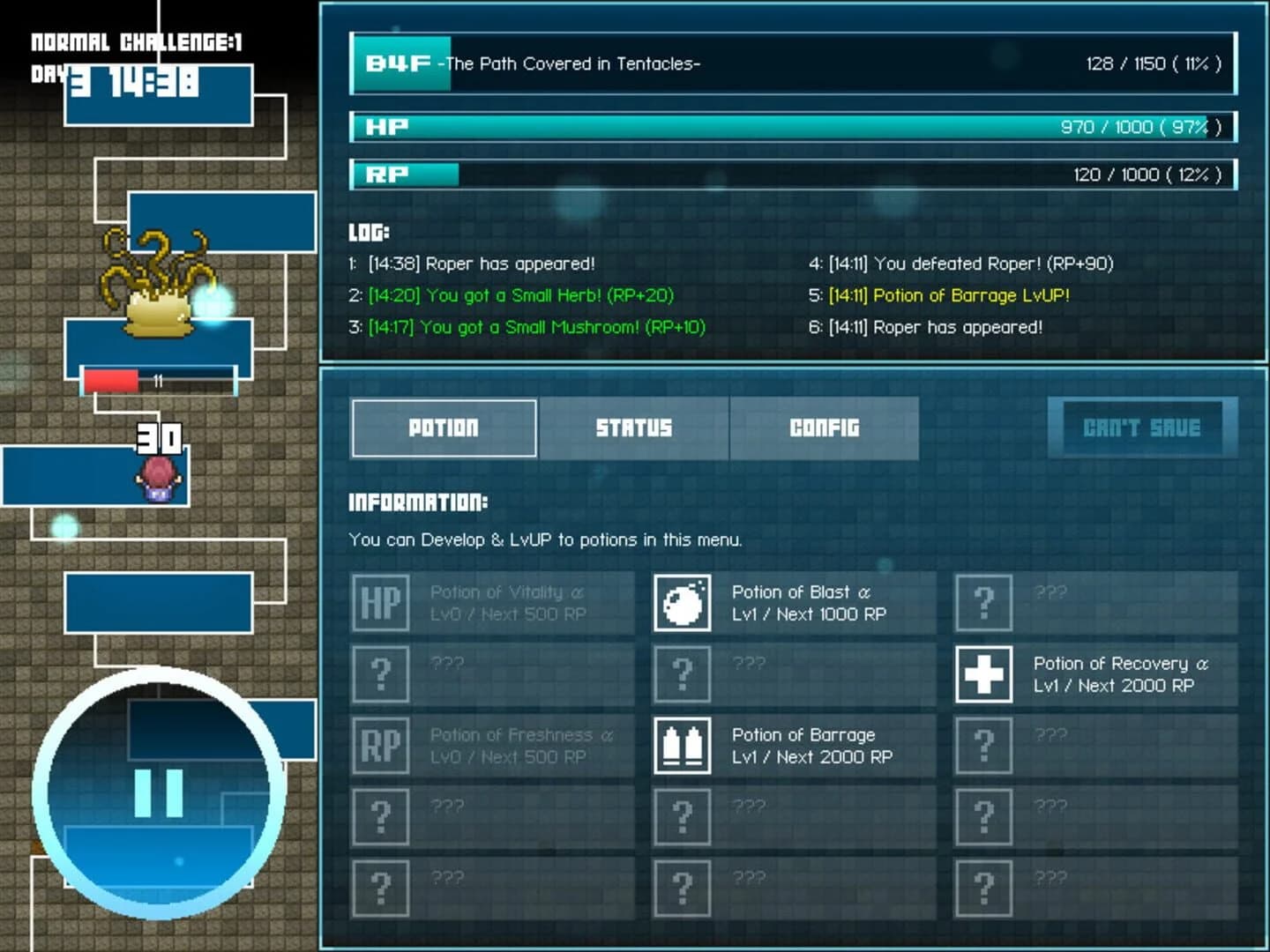Image resolution: width=1270 pixels, height=952 pixels.
Task: Open the Config tab
Action: point(825,428)
